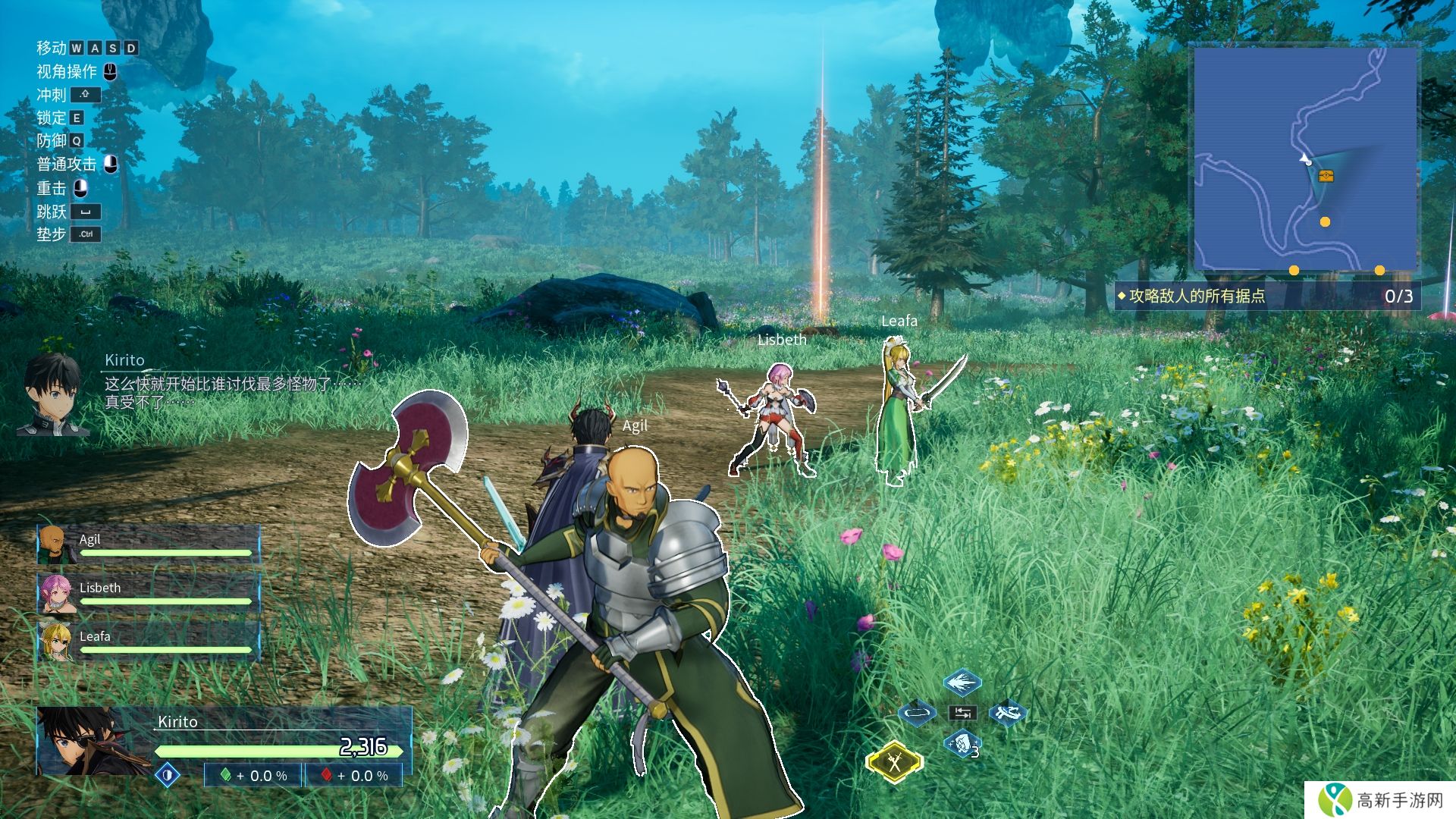Select Leafa's party member panel
This screenshot has height=819, width=1456.
149,642
